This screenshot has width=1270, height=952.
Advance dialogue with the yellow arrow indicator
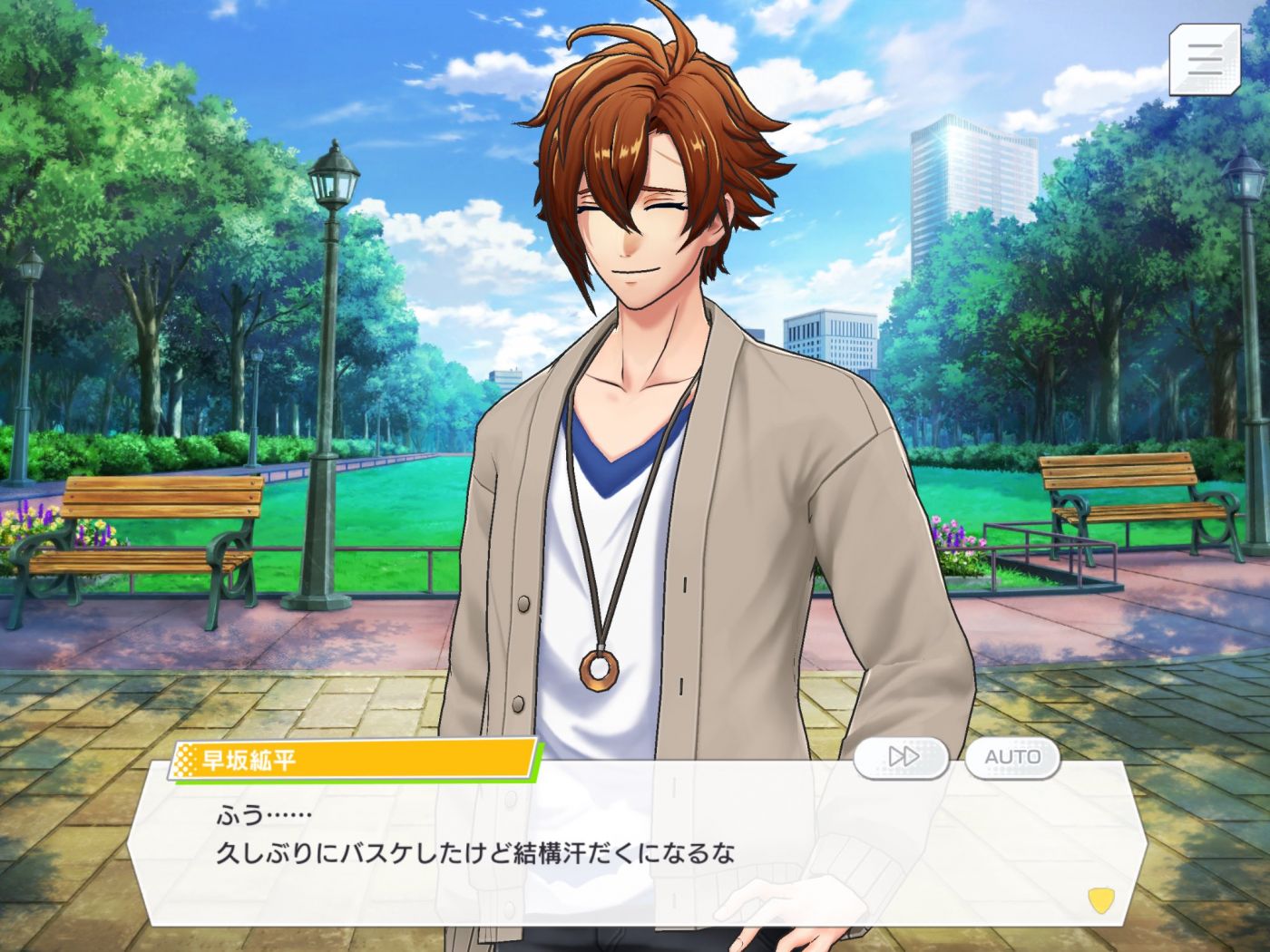pos(1099,899)
